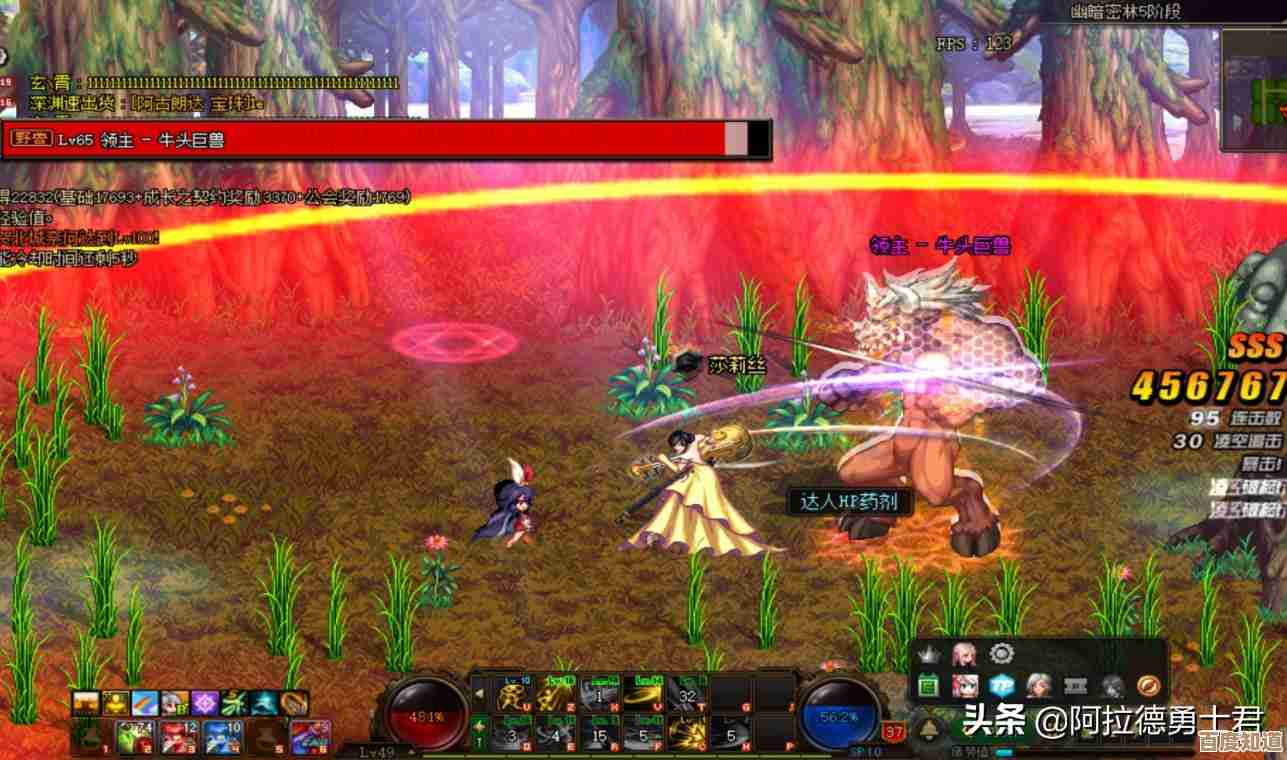The width and height of the screenshot is (1287, 760).
Task: Click the golden ring buff icon
Action: click(293, 703)
